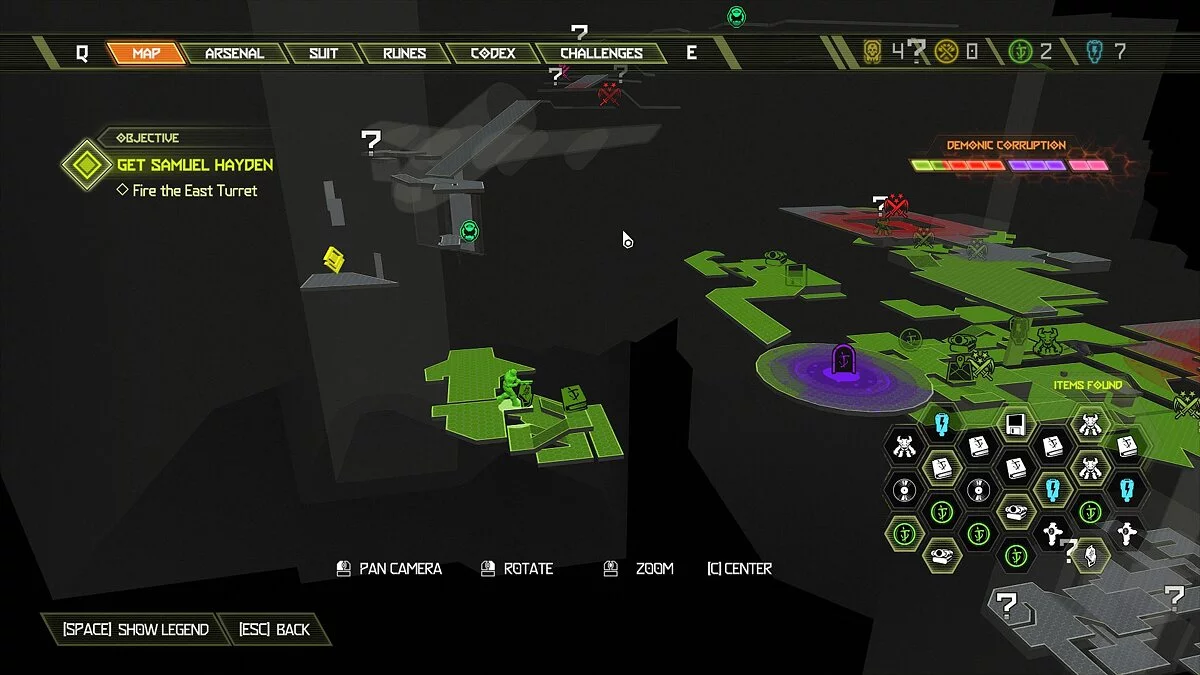This screenshot has width=1200, height=675.
Task: Go to the Codex tab
Action: point(492,53)
